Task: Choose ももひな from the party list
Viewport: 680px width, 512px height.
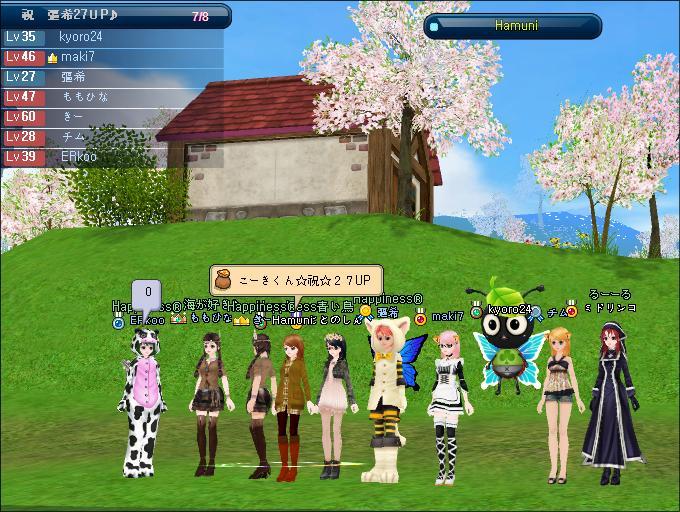Action: coord(85,97)
